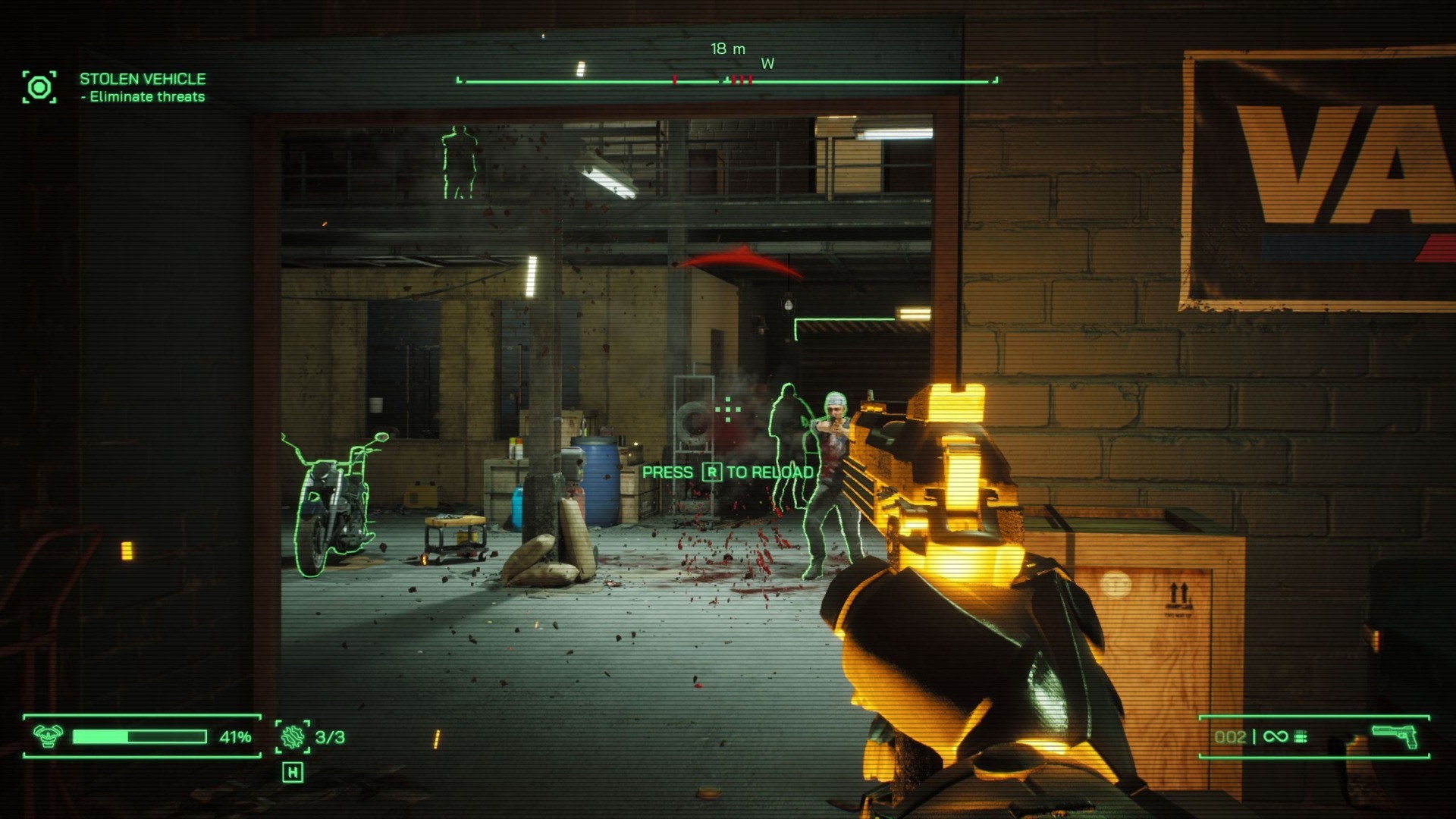1456x819 pixels.
Task: Open the W direction marker on the compass
Action: (x=766, y=64)
